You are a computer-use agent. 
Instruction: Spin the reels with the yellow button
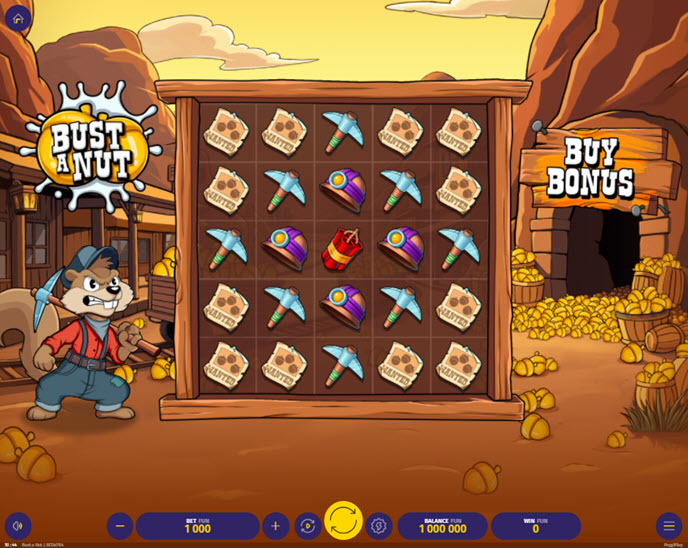pos(343,521)
